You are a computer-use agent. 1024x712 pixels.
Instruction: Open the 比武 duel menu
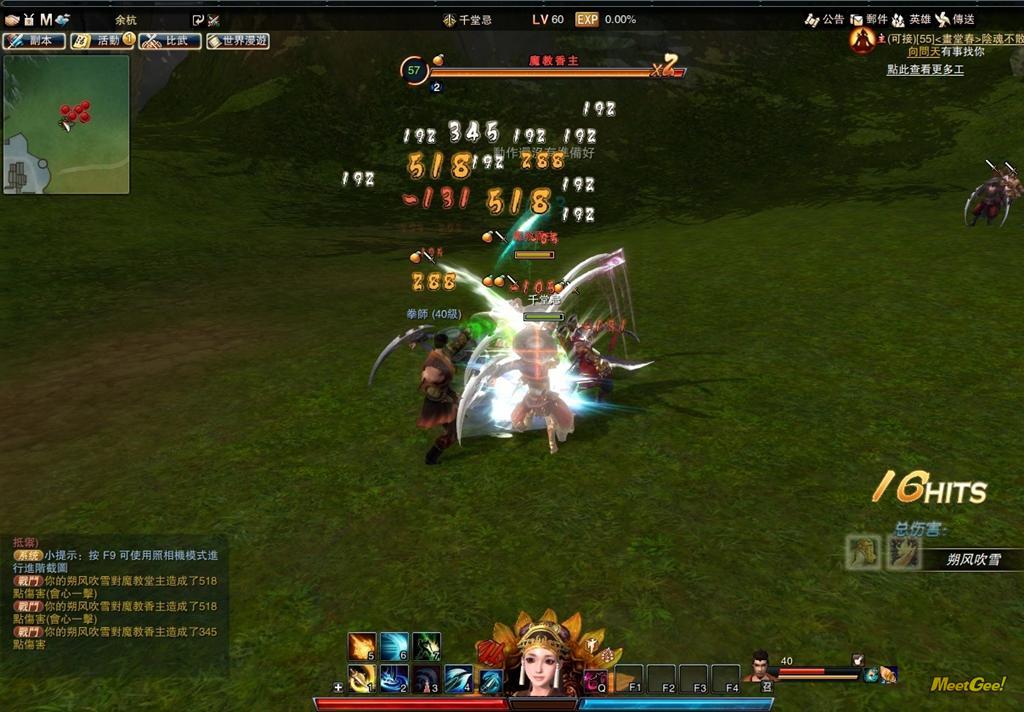(x=169, y=41)
